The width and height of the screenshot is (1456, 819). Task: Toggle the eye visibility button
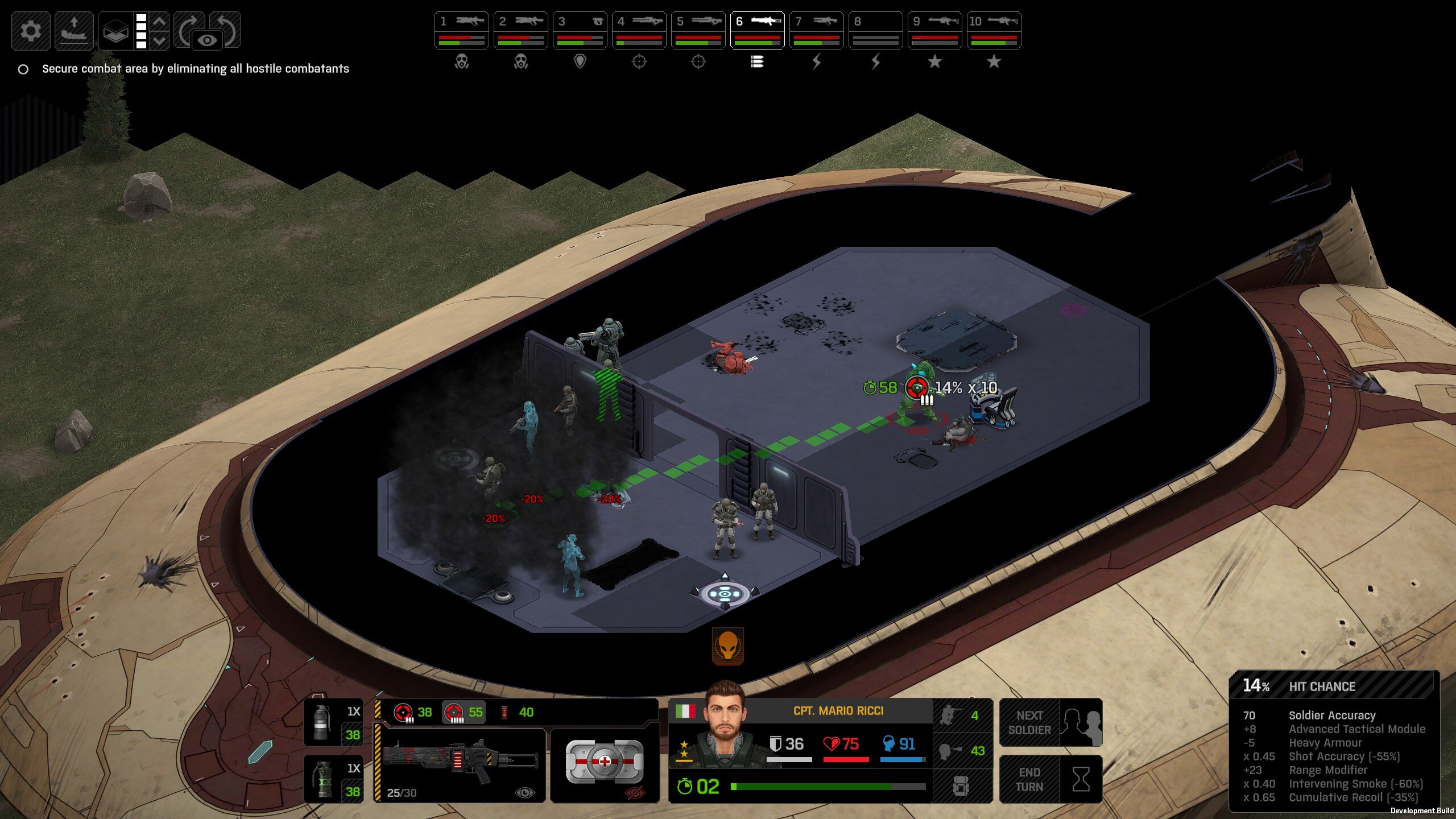point(207,40)
